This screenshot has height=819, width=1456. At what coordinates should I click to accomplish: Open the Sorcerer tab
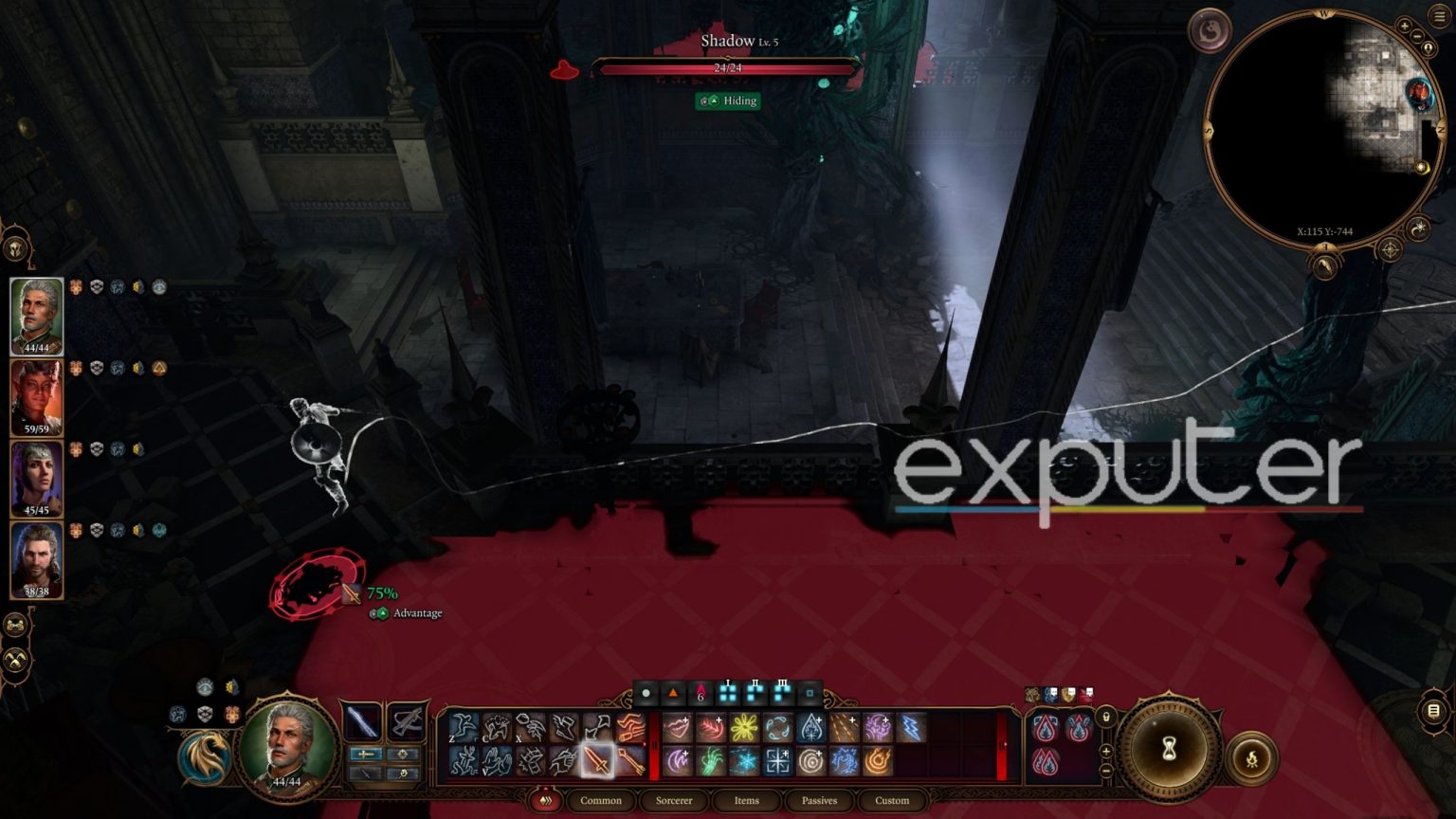pos(674,801)
